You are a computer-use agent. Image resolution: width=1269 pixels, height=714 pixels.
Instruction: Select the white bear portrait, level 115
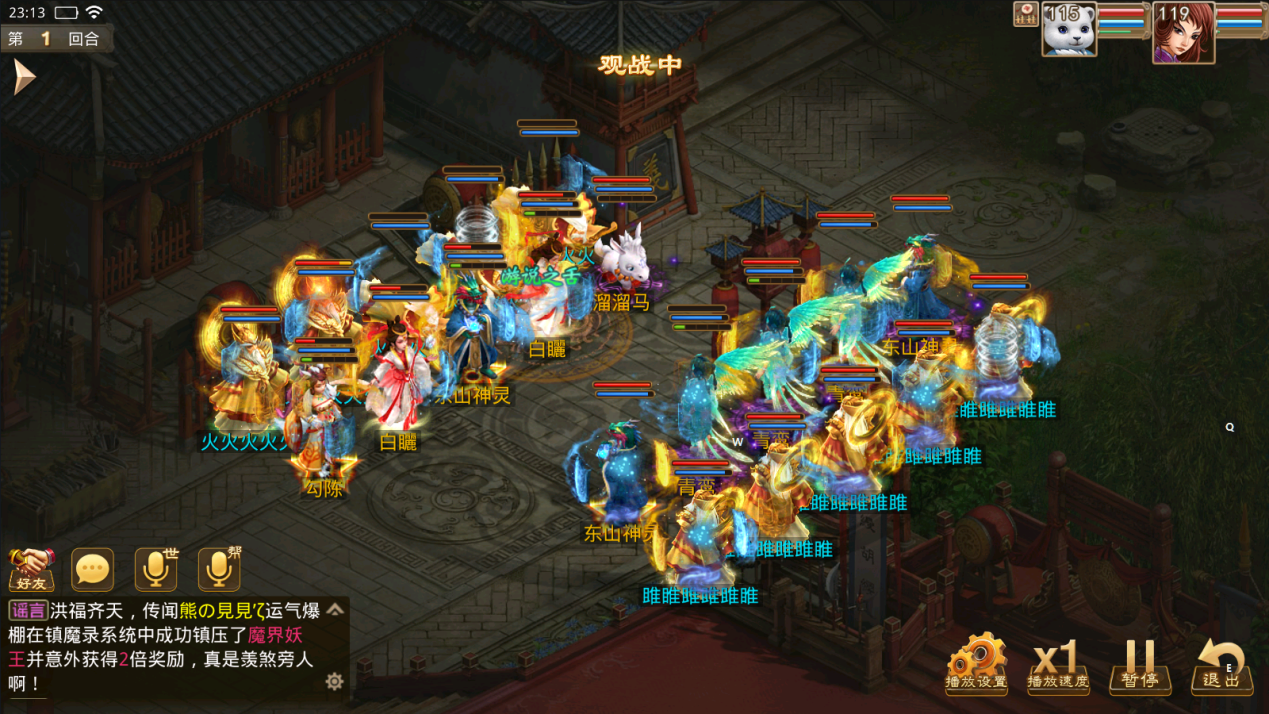[x=1069, y=30]
